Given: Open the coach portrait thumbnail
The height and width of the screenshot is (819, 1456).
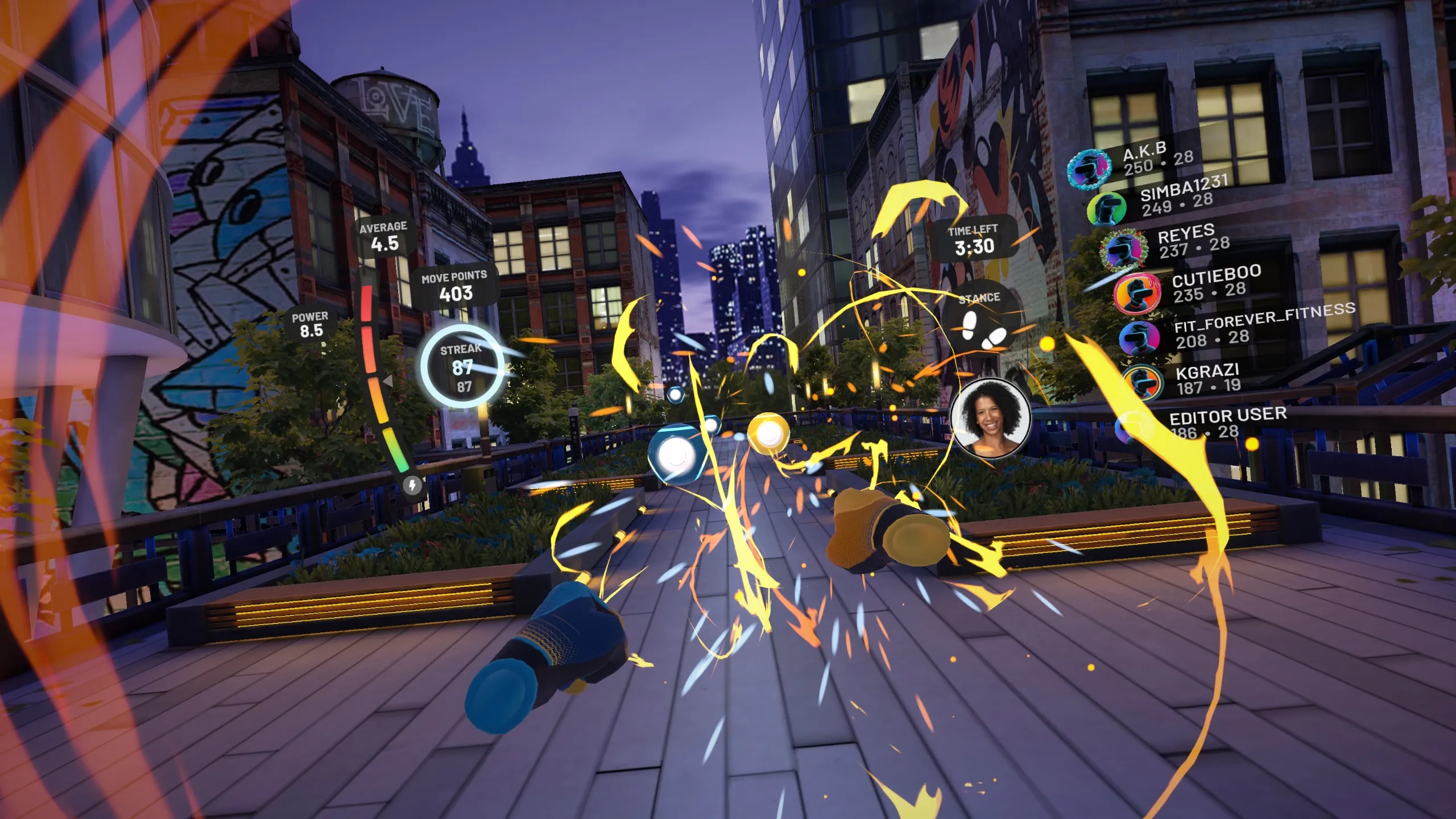Looking at the screenshot, I should coord(990,419).
